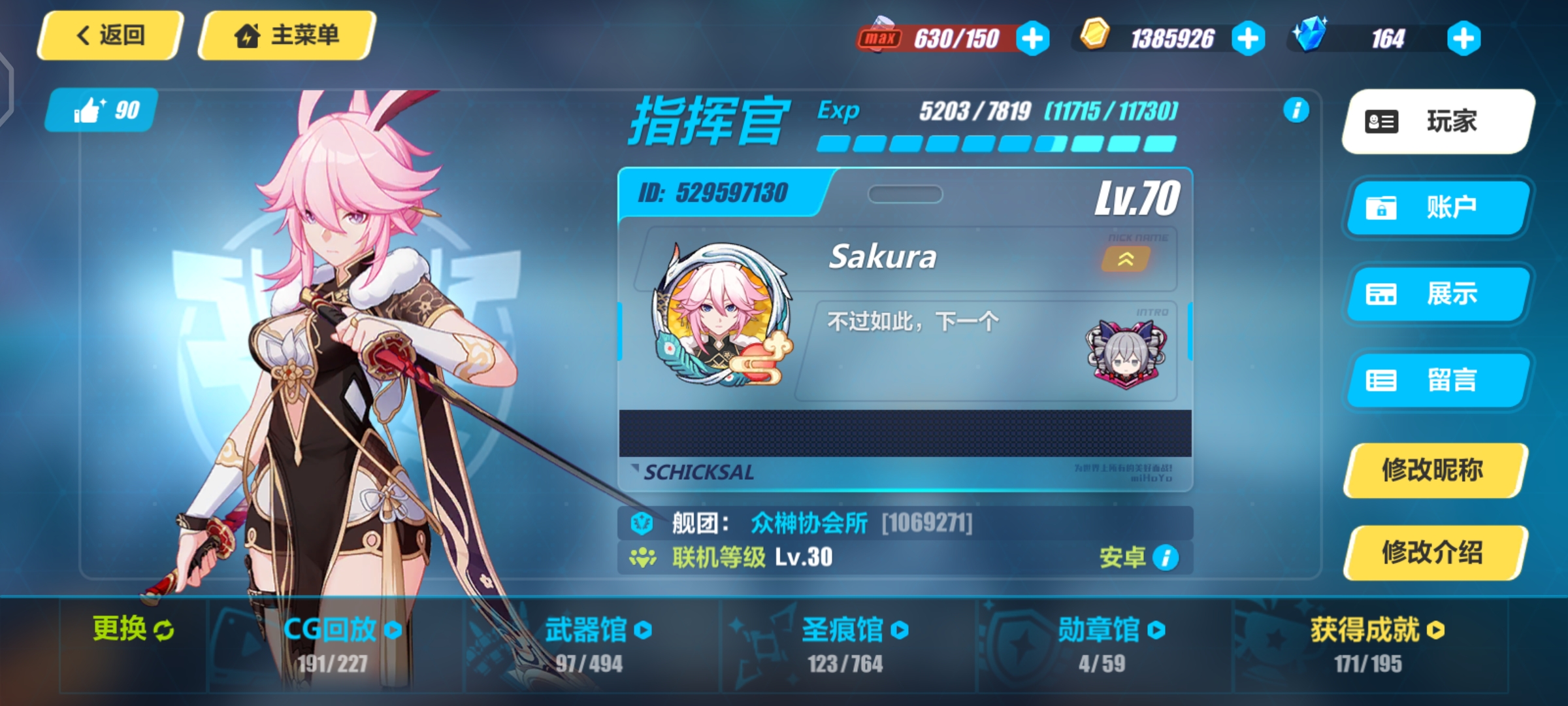This screenshot has height=706, width=1568.
Task: Click the 修改介绍 button
Action: (x=1433, y=552)
